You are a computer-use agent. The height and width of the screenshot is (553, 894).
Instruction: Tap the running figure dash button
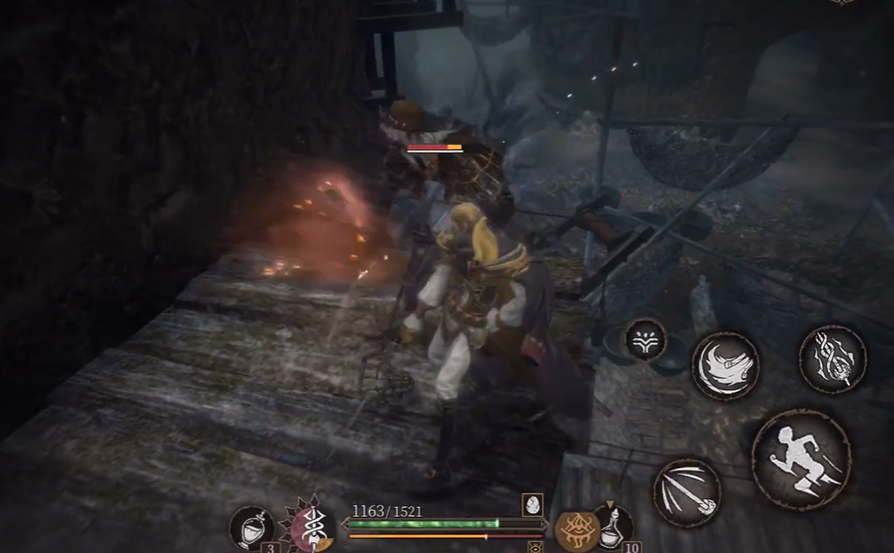800,459
